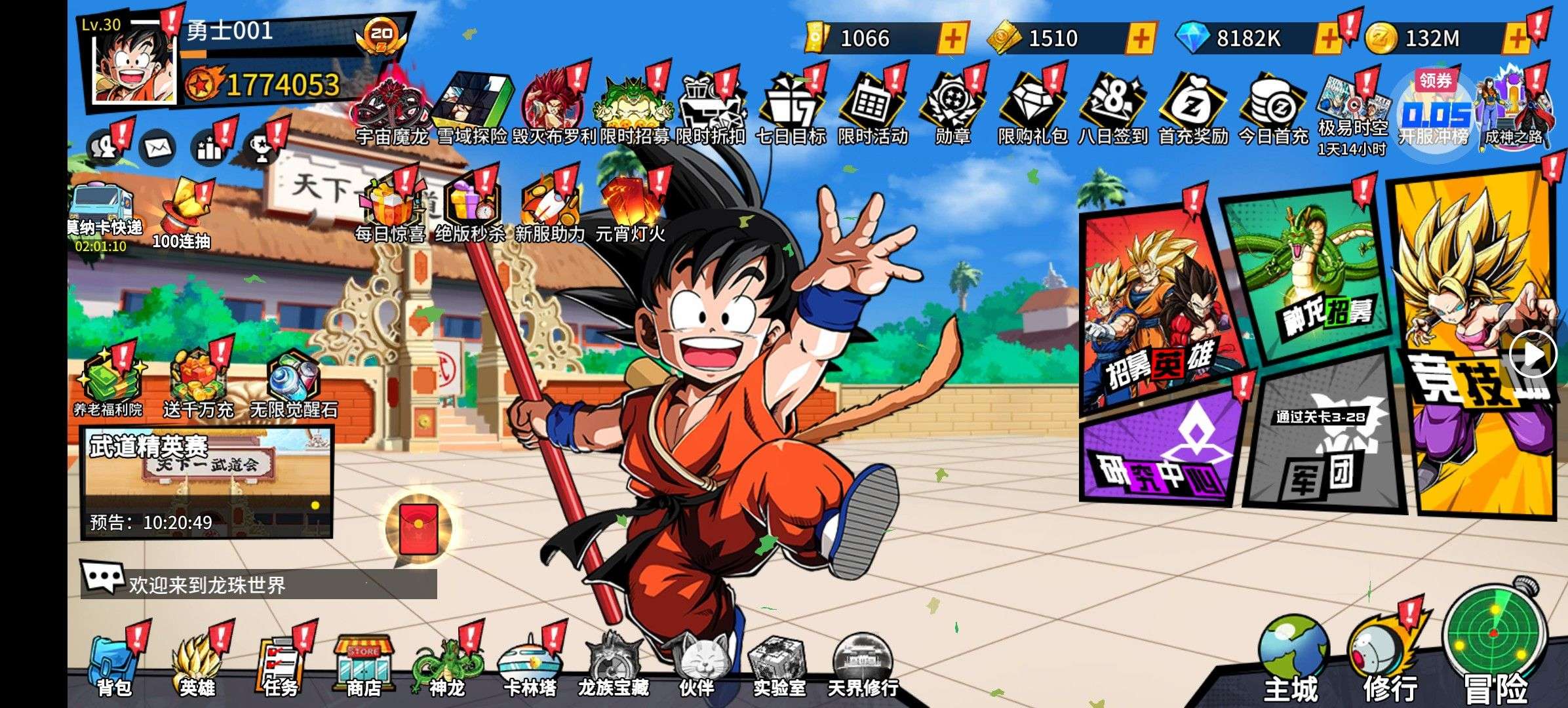Add more diamonds with the plus button
Viewport: 1568px width, 708px height.
[x=1328, y=39]
